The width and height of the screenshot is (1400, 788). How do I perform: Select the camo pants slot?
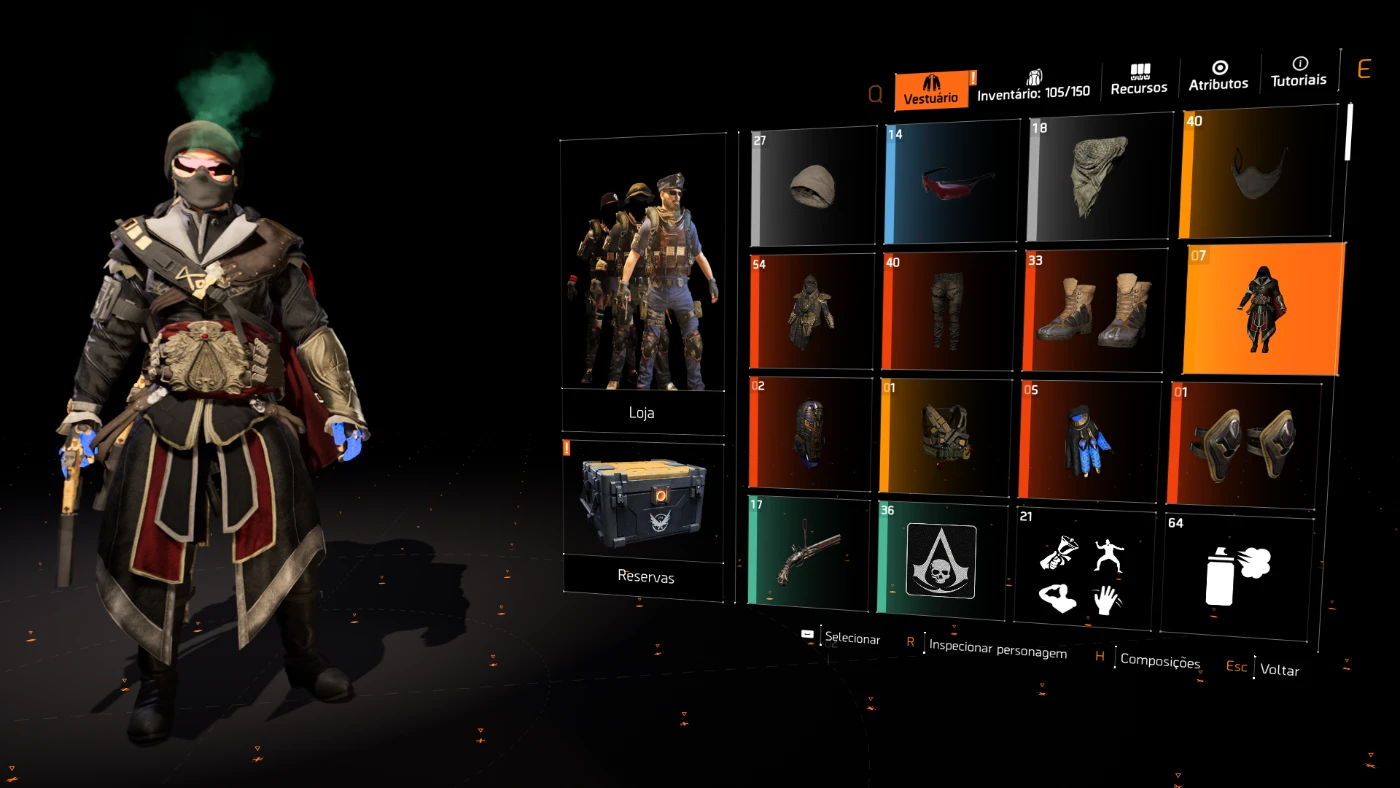[944, 311]
